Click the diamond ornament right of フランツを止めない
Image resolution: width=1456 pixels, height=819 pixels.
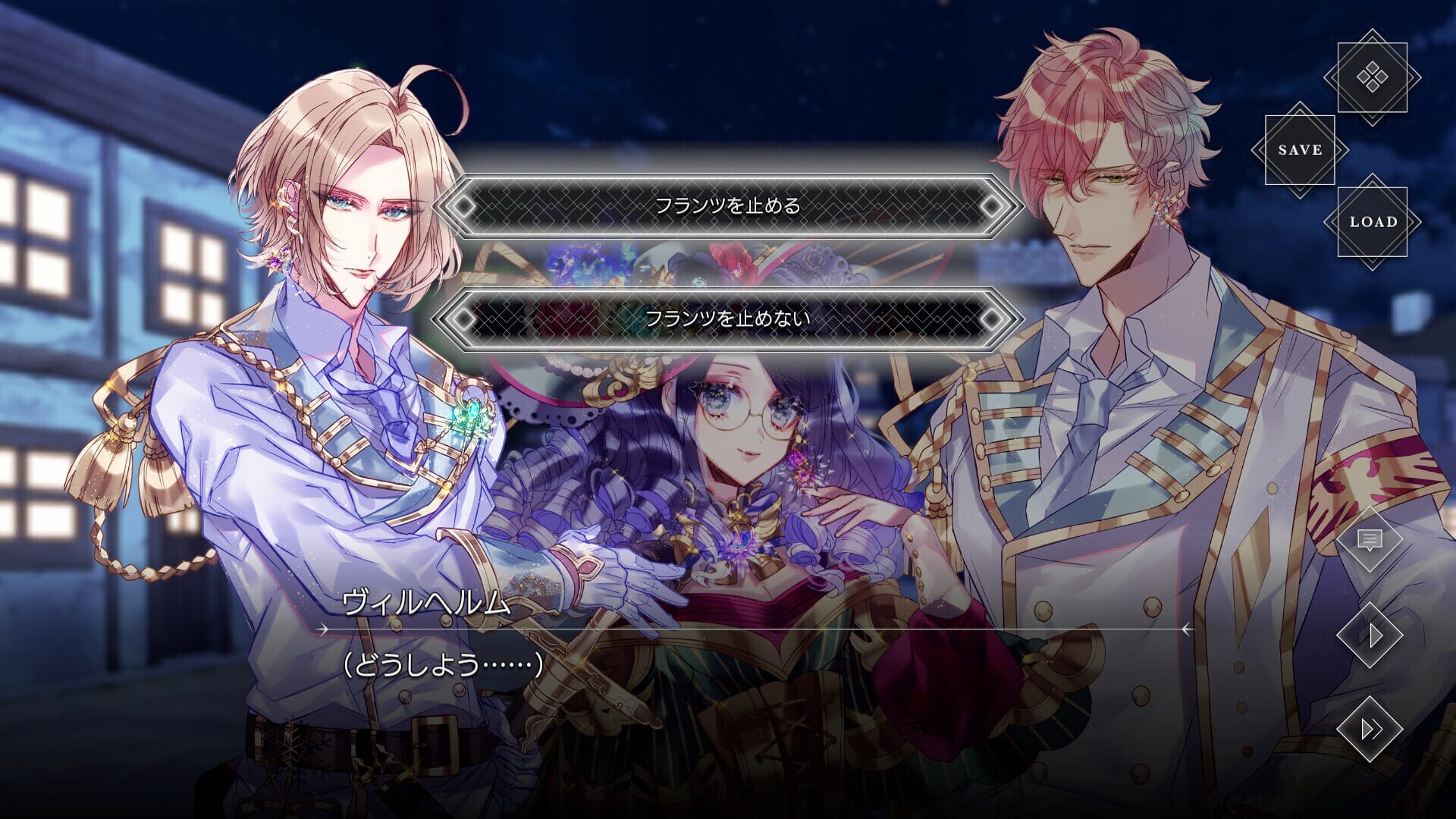pyautogui.click(x=991, y=320)
